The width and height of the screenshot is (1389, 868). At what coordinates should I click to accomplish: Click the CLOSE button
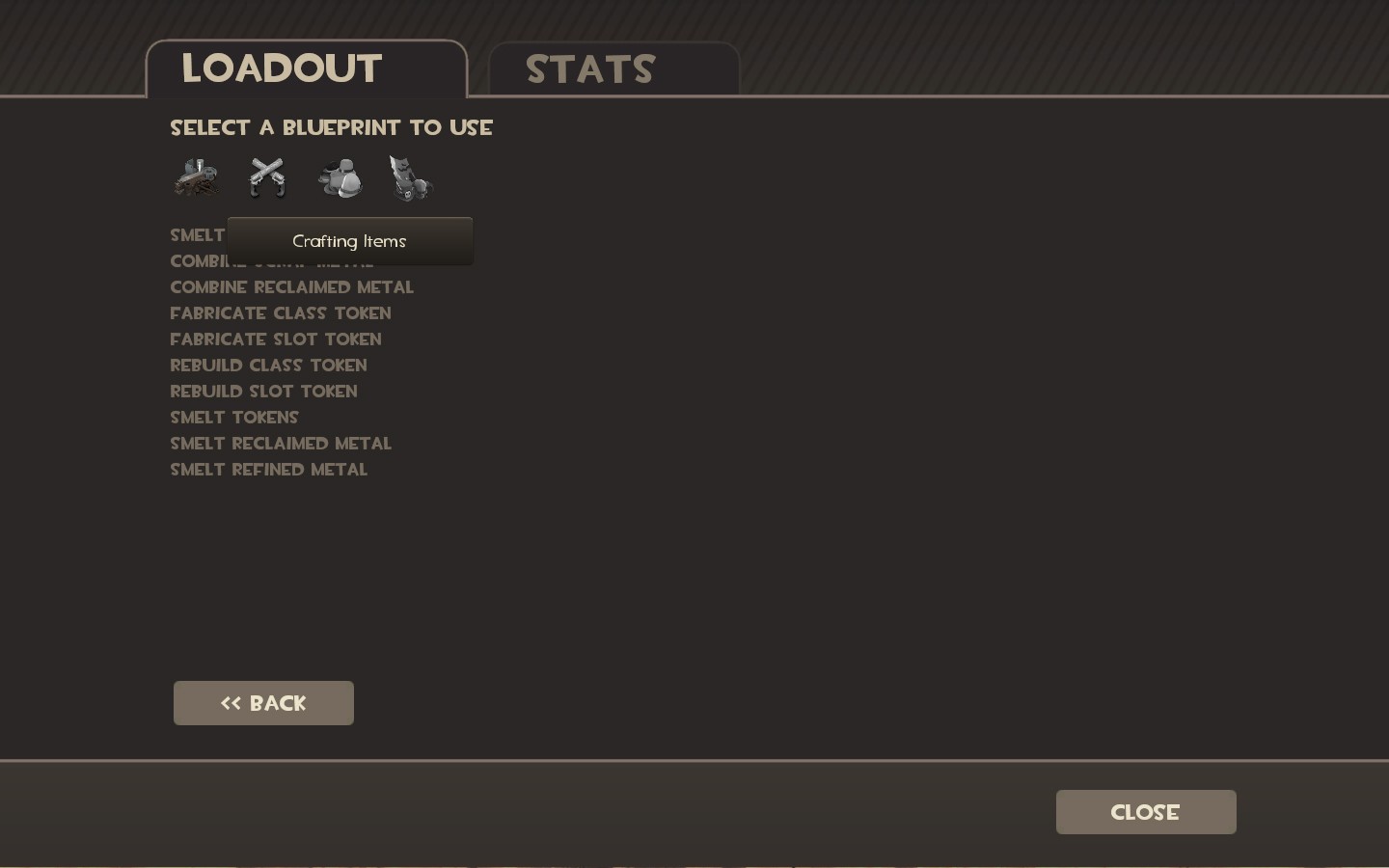(x=1145, y=812)
